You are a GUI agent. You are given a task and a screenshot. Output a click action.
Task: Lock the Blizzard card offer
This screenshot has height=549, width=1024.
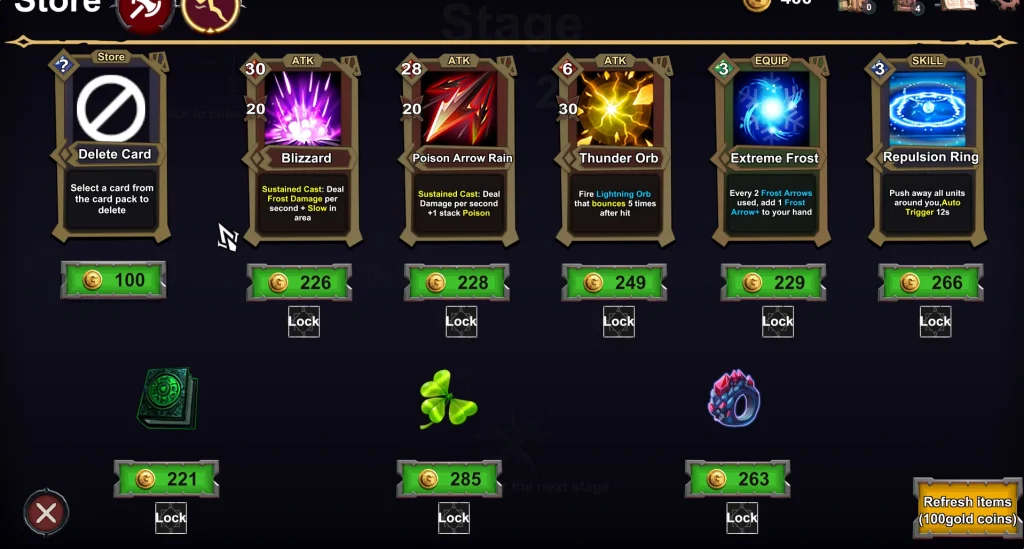[x=304, y=321]
